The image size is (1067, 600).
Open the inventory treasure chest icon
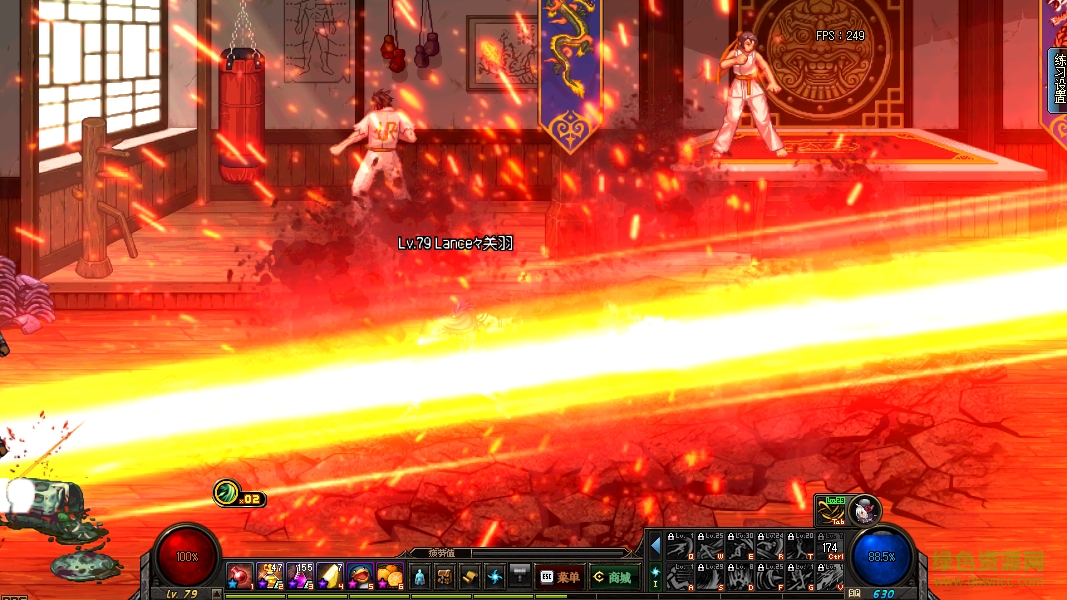(445, 577)
